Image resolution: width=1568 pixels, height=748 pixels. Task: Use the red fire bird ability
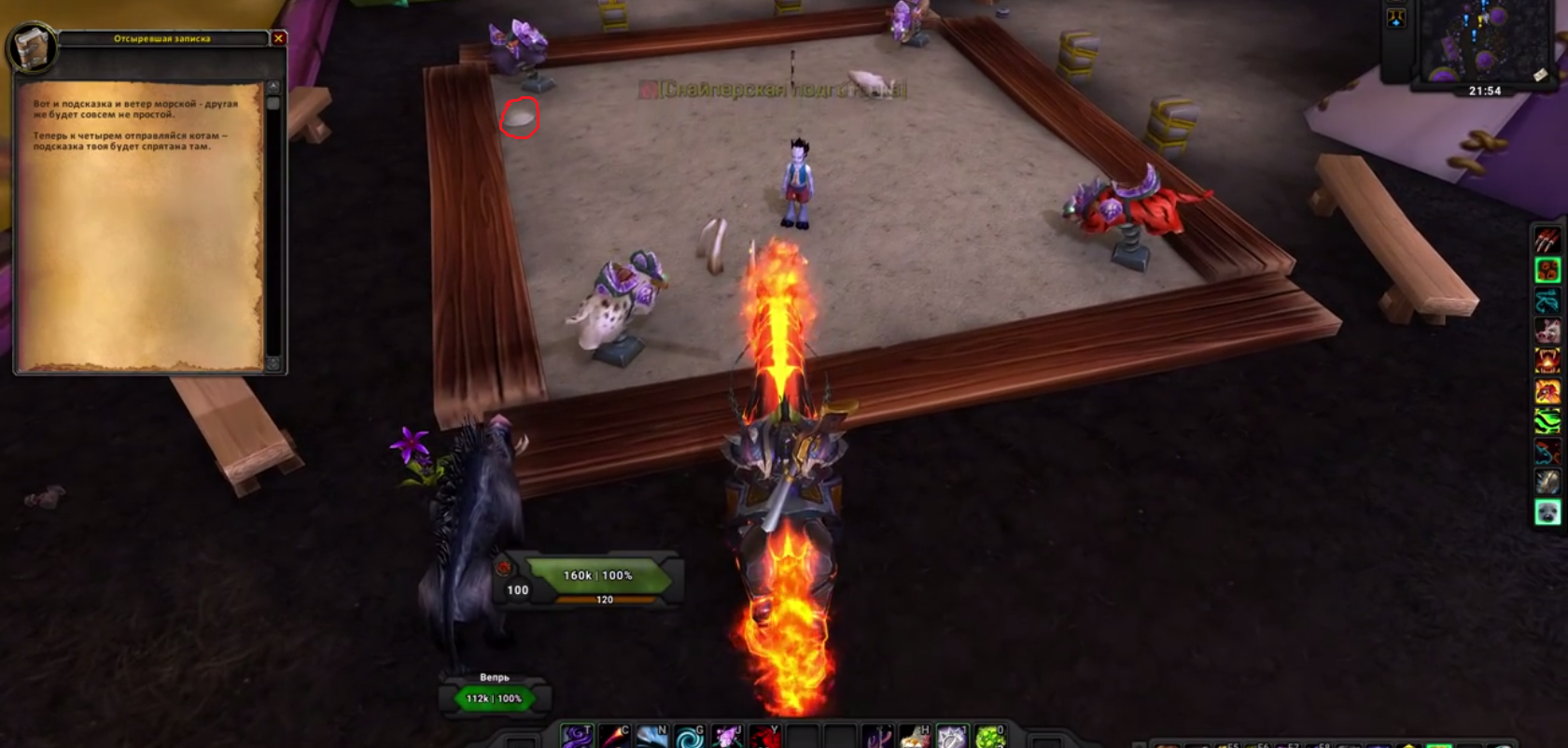point(1547,391)
